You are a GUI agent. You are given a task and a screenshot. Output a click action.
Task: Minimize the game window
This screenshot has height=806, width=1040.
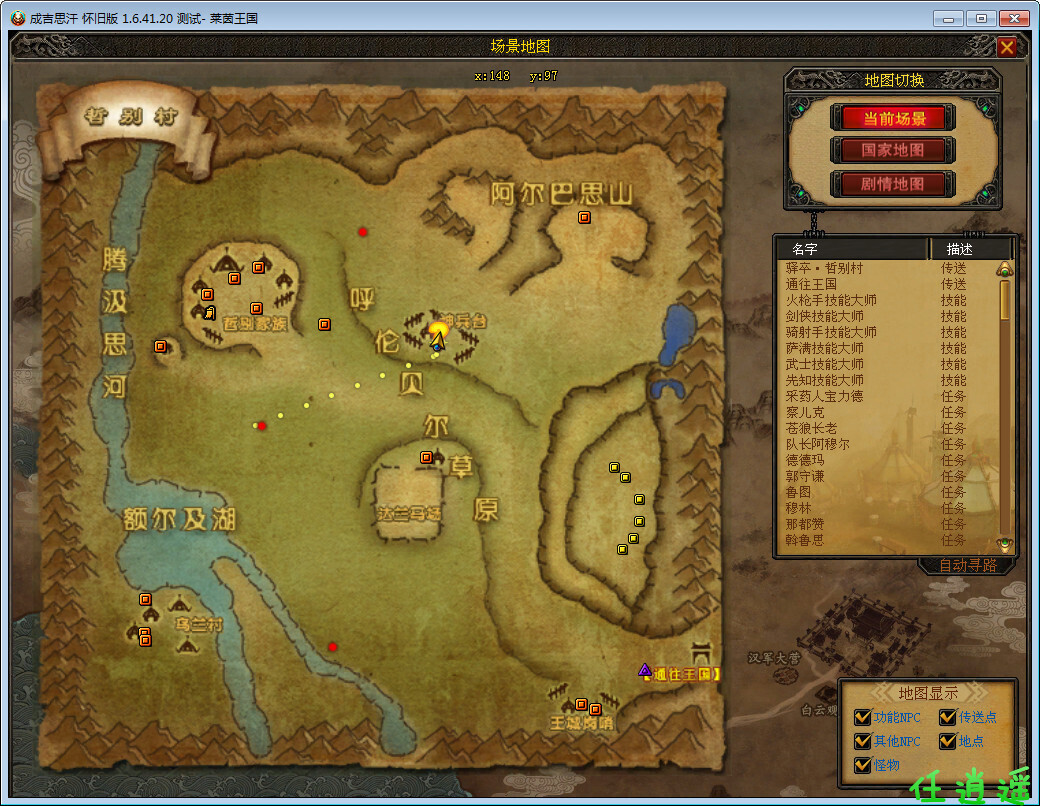(x=948, y=18)
